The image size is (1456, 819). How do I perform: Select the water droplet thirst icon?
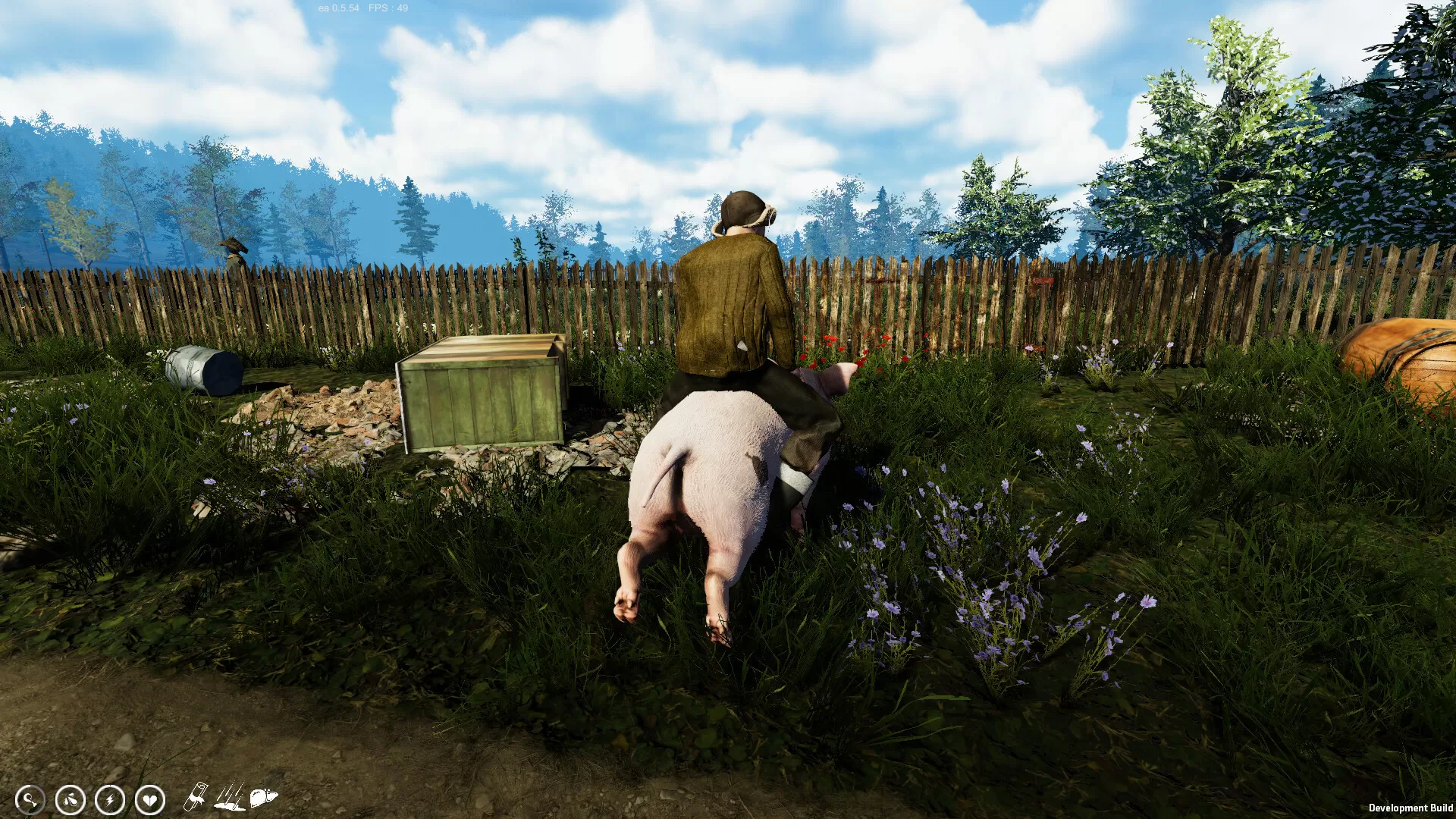pyautogui.click(x=69, y=799)
